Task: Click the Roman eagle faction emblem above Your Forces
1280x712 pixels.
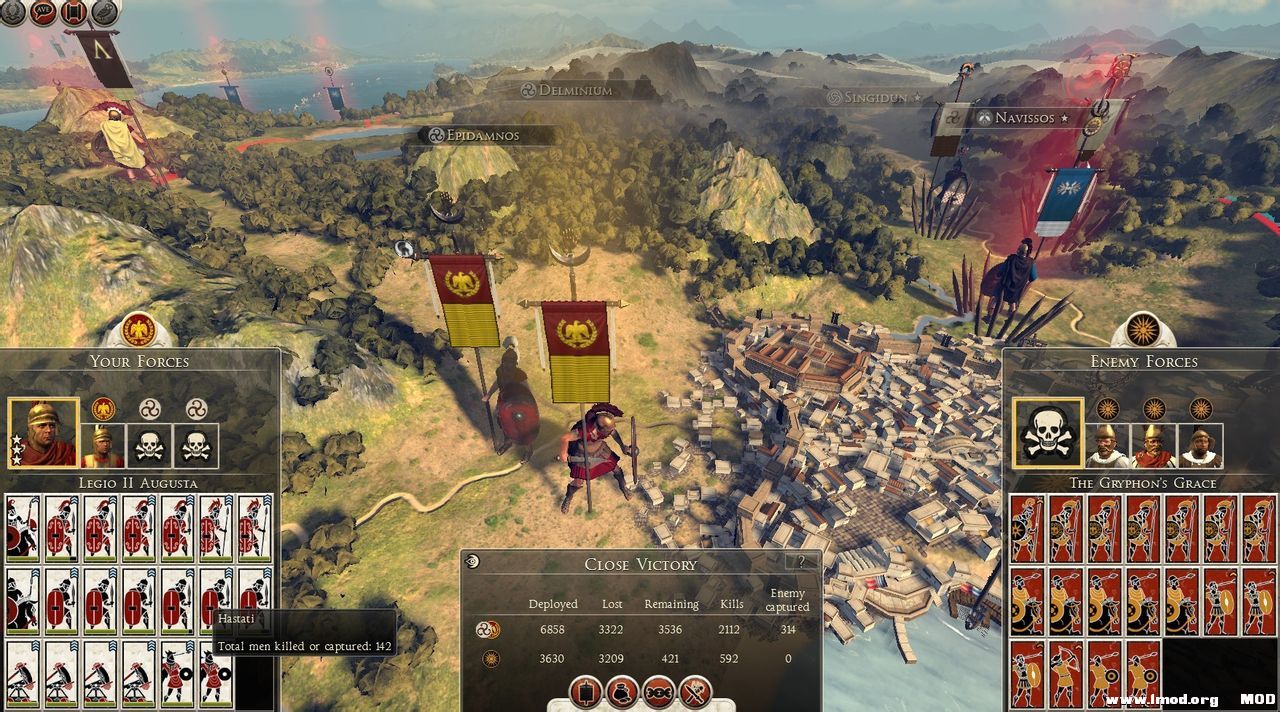Action: (x=138, y=329)
